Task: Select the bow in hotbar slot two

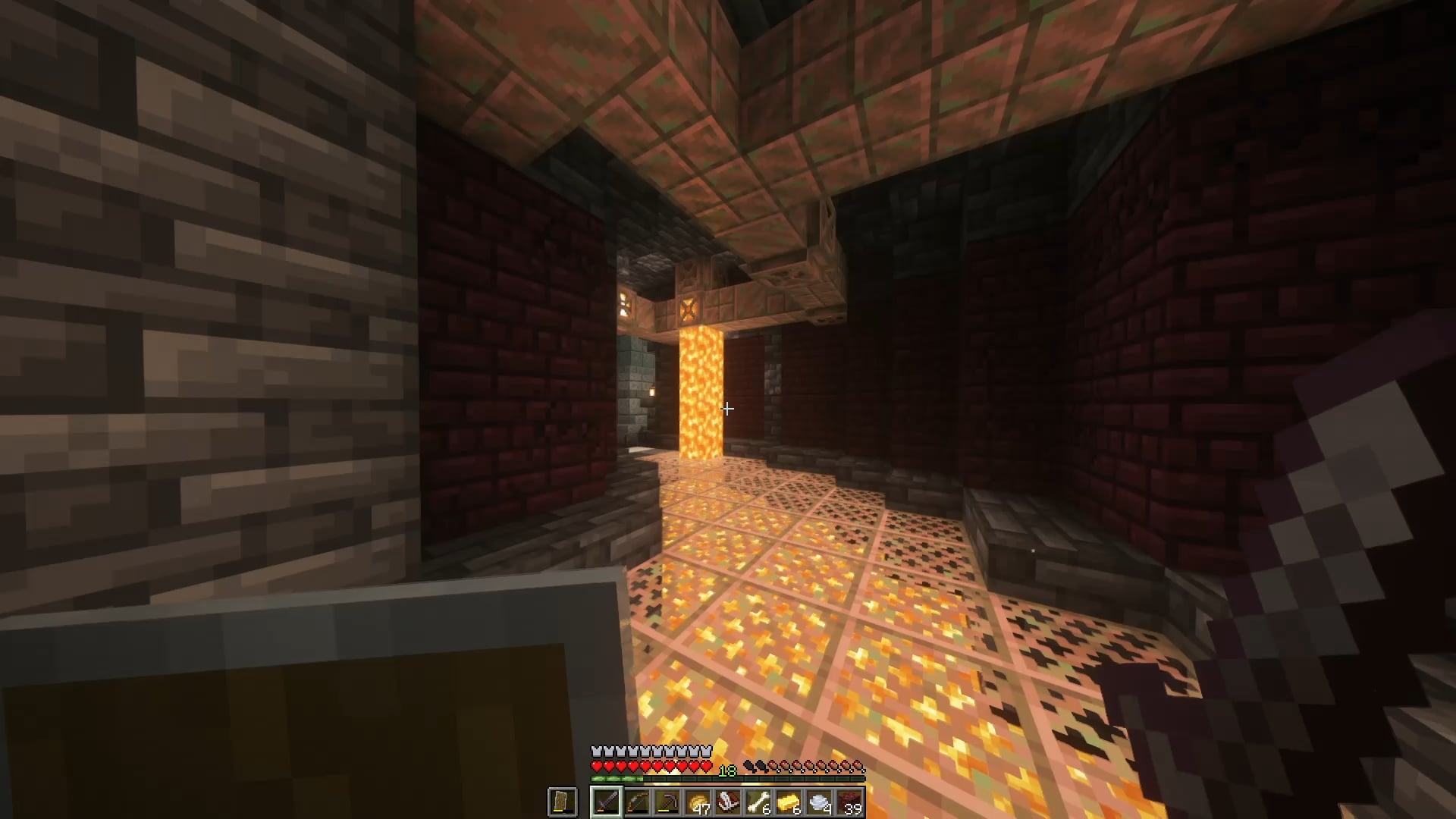Action: pos(638,802)
